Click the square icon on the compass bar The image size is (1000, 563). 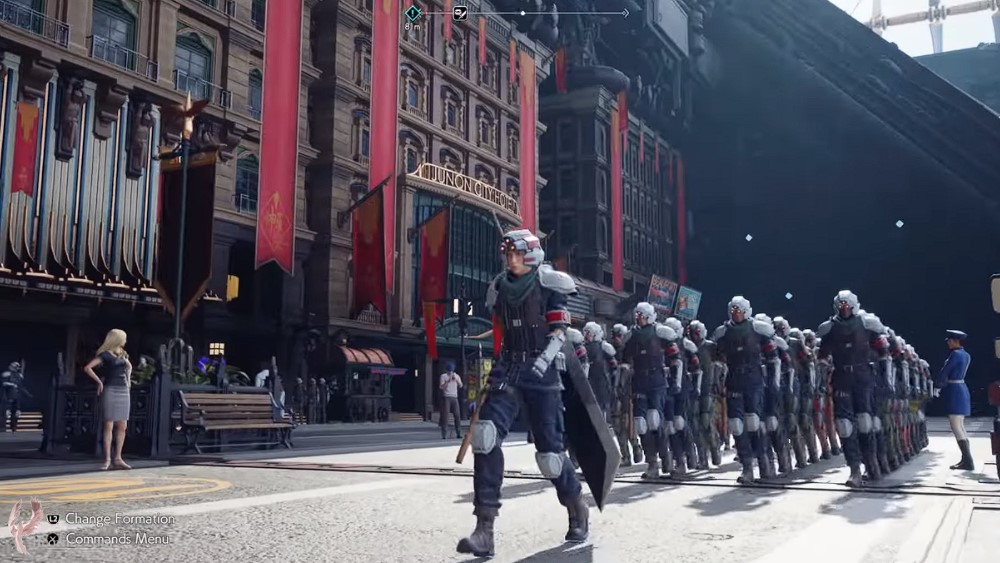click(x=460, y=13)
